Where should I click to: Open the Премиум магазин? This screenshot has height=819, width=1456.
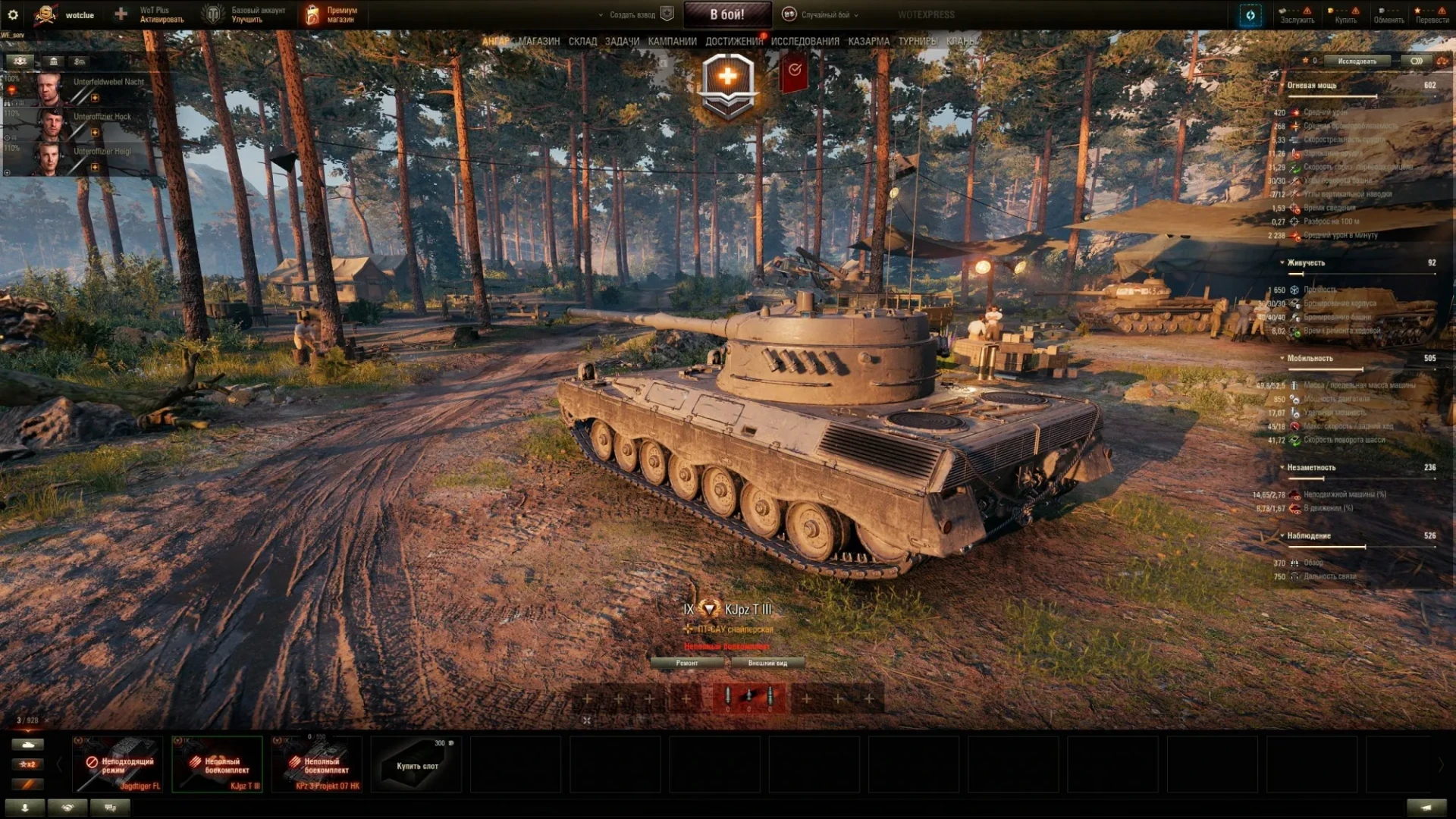pyautogui.click(x=332, y=14)
